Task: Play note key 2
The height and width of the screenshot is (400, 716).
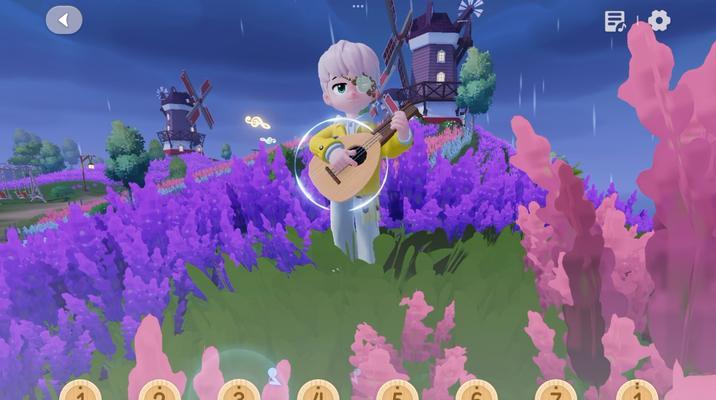Action: [x=159, y=391]
